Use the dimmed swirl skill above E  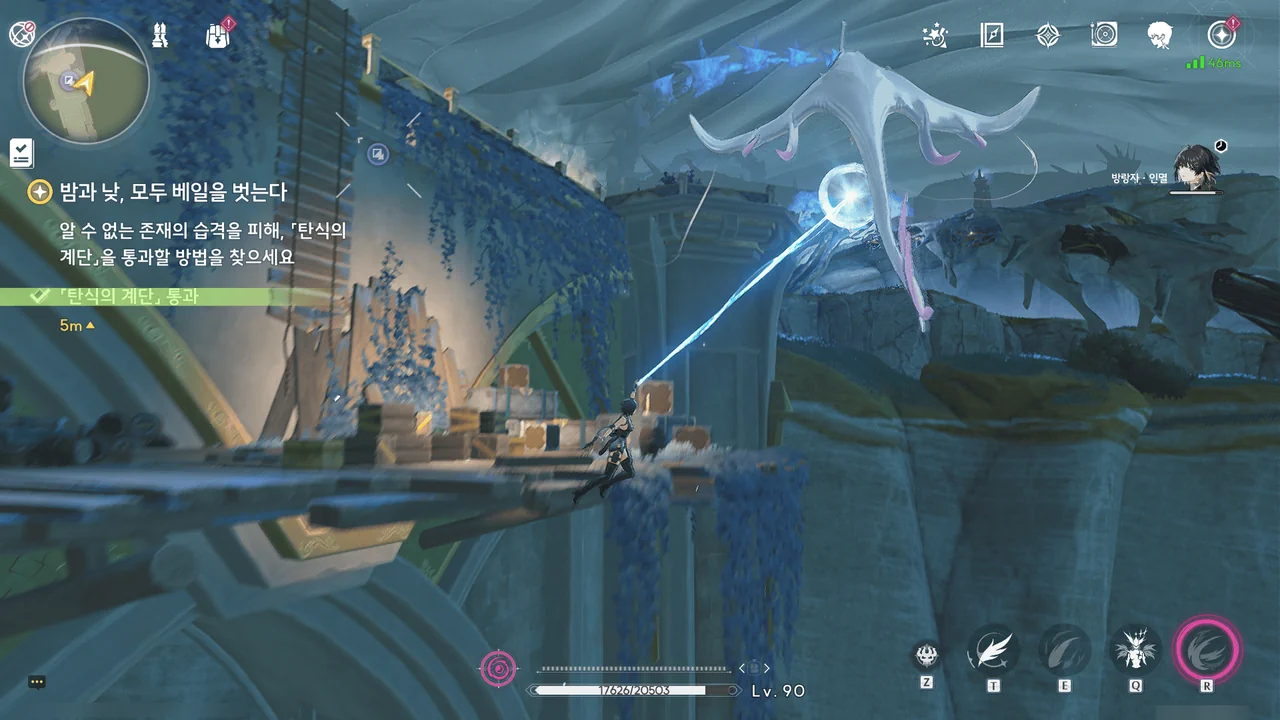(1064, 651)
